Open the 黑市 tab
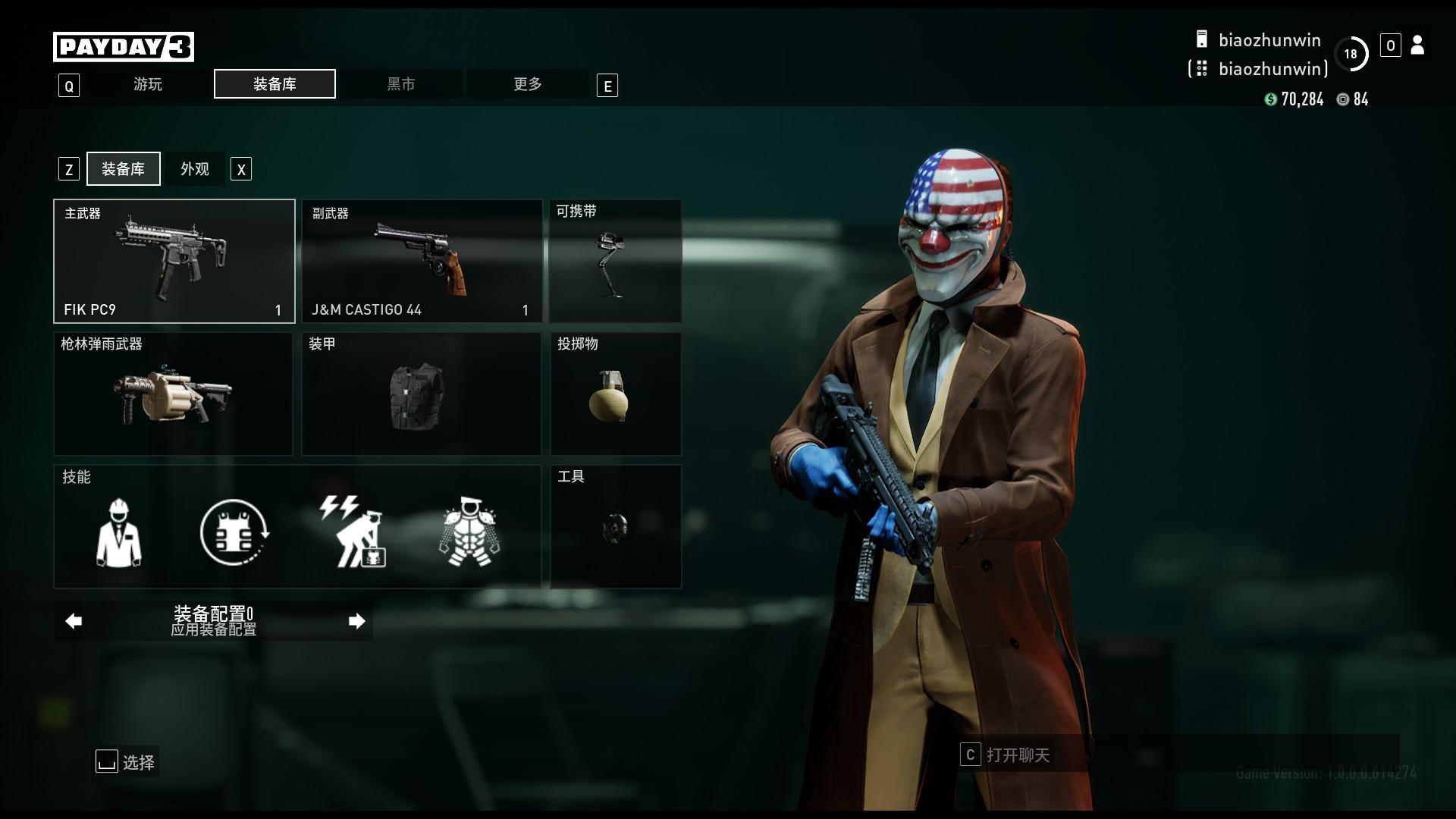This screenshot has width=1456, height=819. (401, 84)
